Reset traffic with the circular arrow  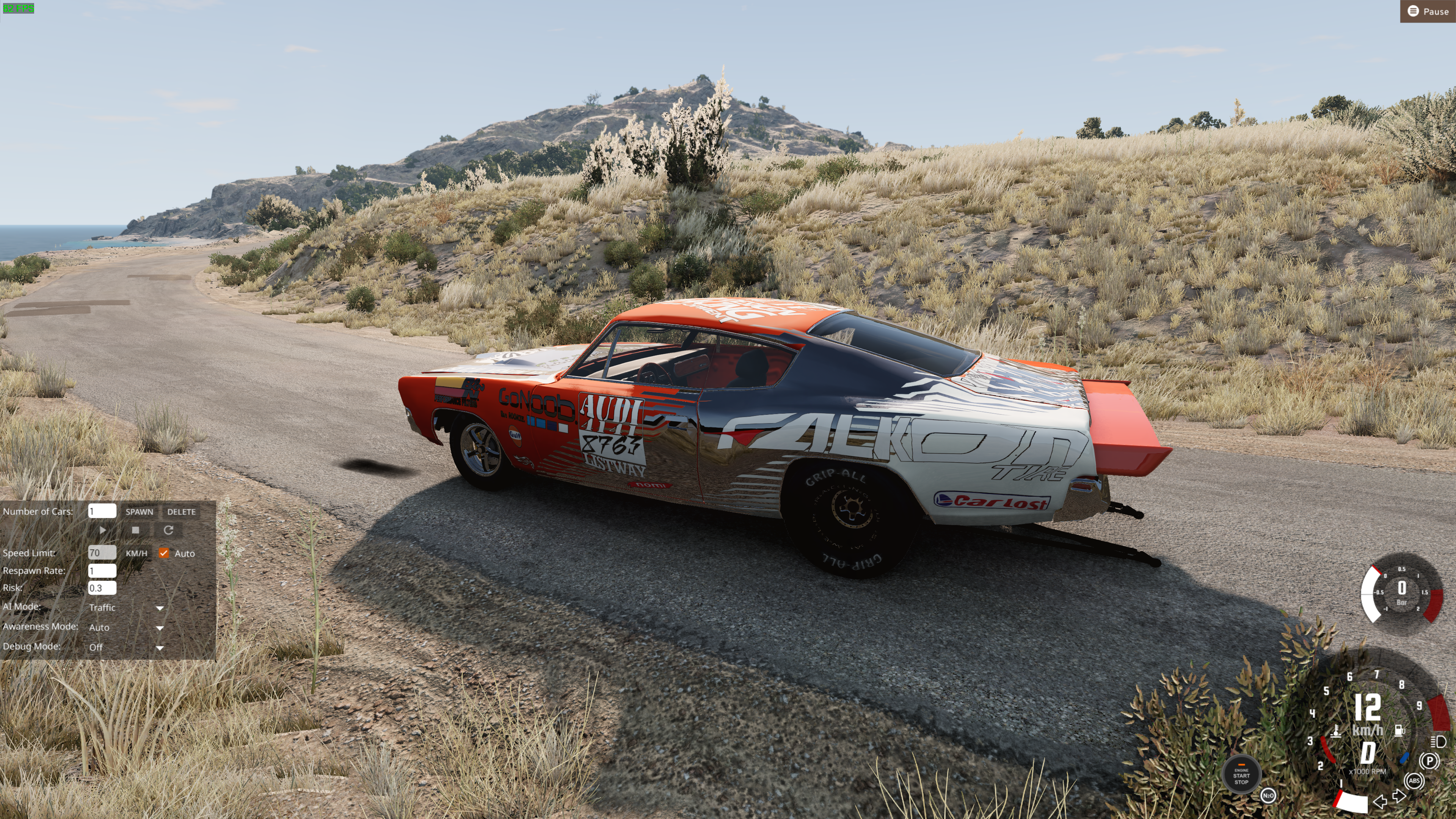(168, 530)
